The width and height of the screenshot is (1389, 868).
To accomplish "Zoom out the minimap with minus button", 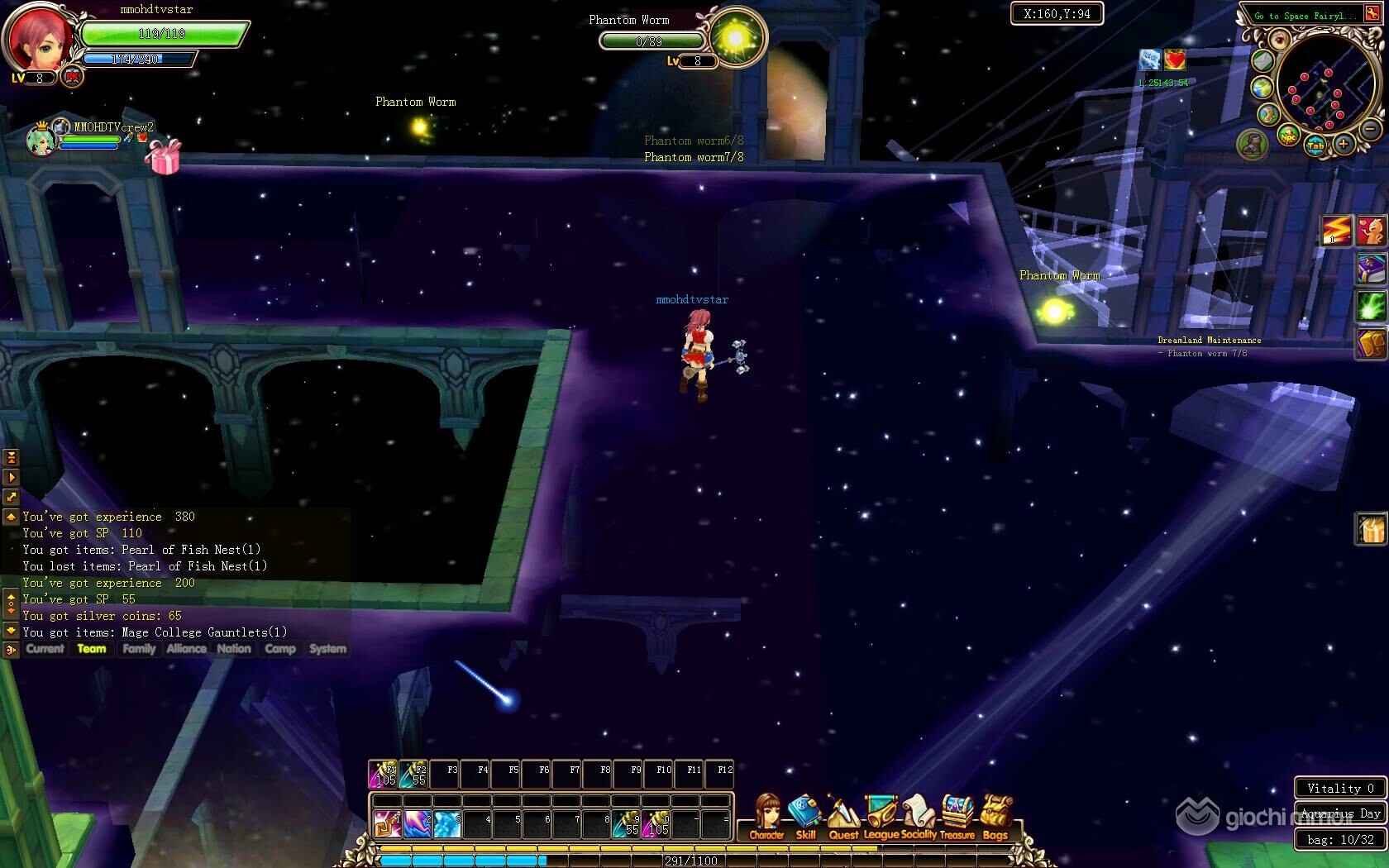I will point(1370,129).
